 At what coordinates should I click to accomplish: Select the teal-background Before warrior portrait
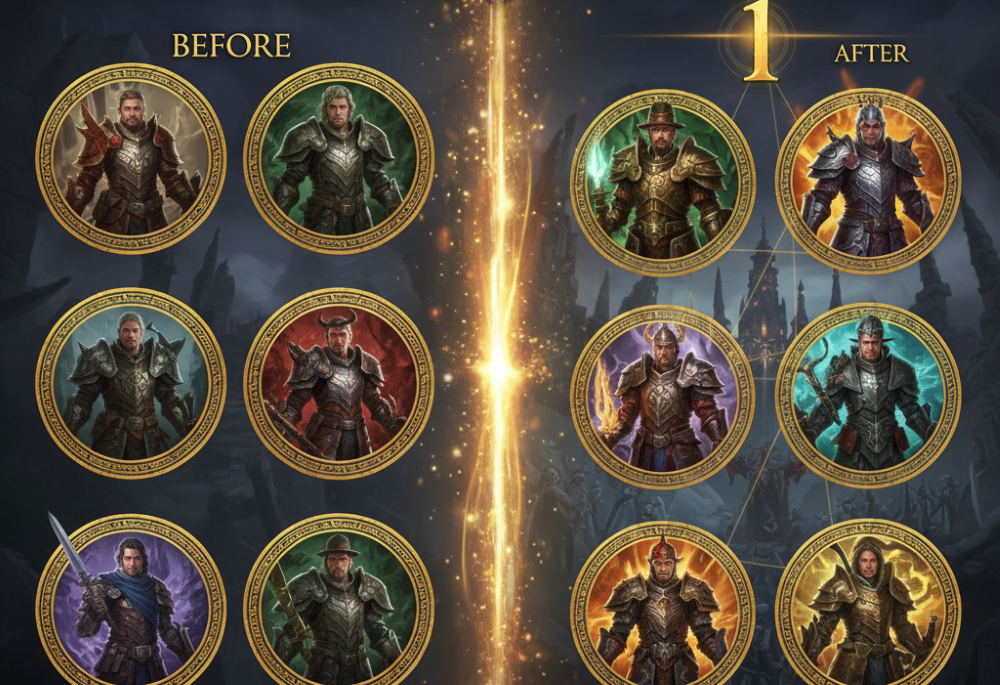(130, 383)
